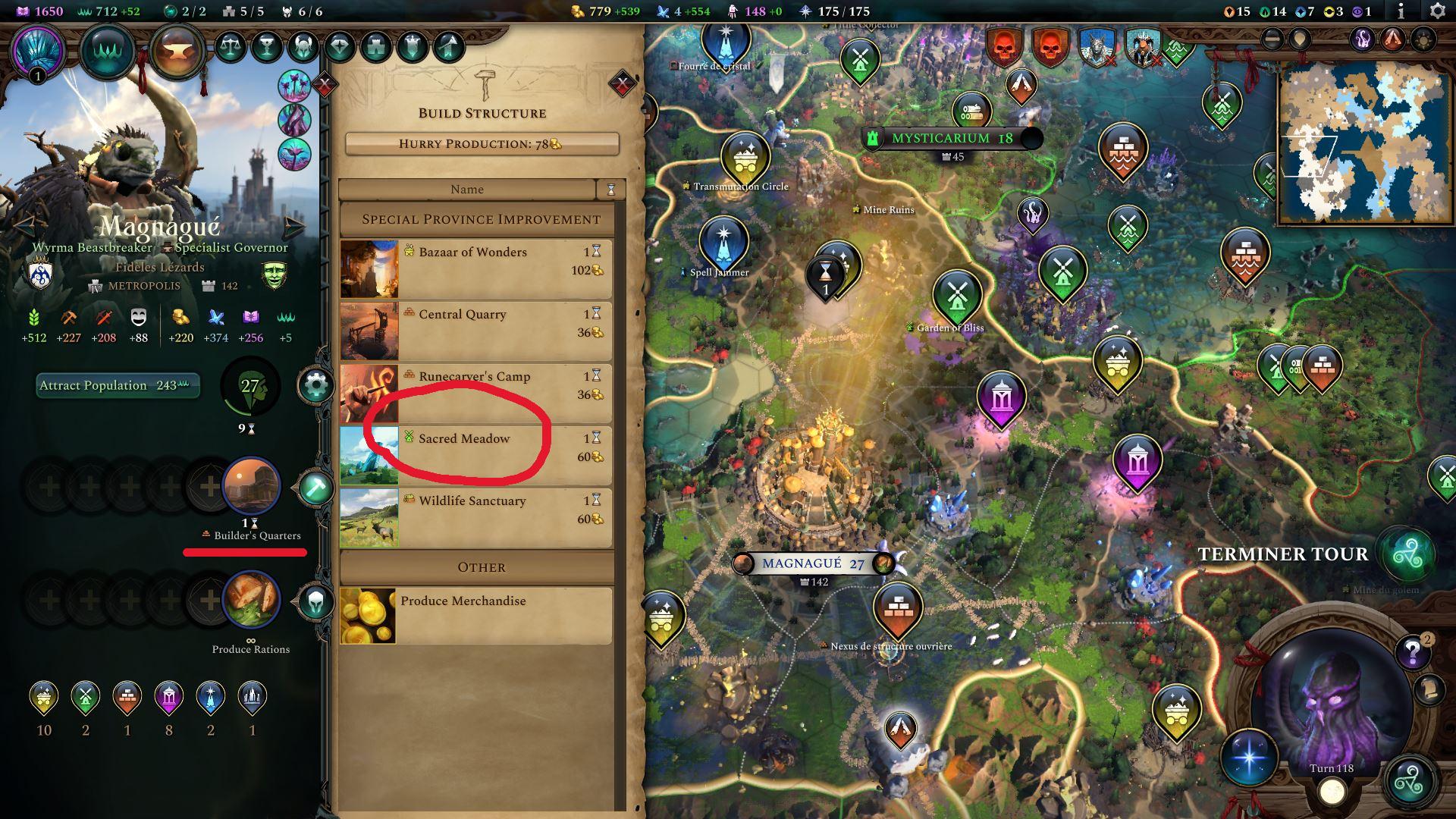Click the Hurry Production: 78 gold button
The width and height of the screenshot is (1456, 819).
click(481, 143)
